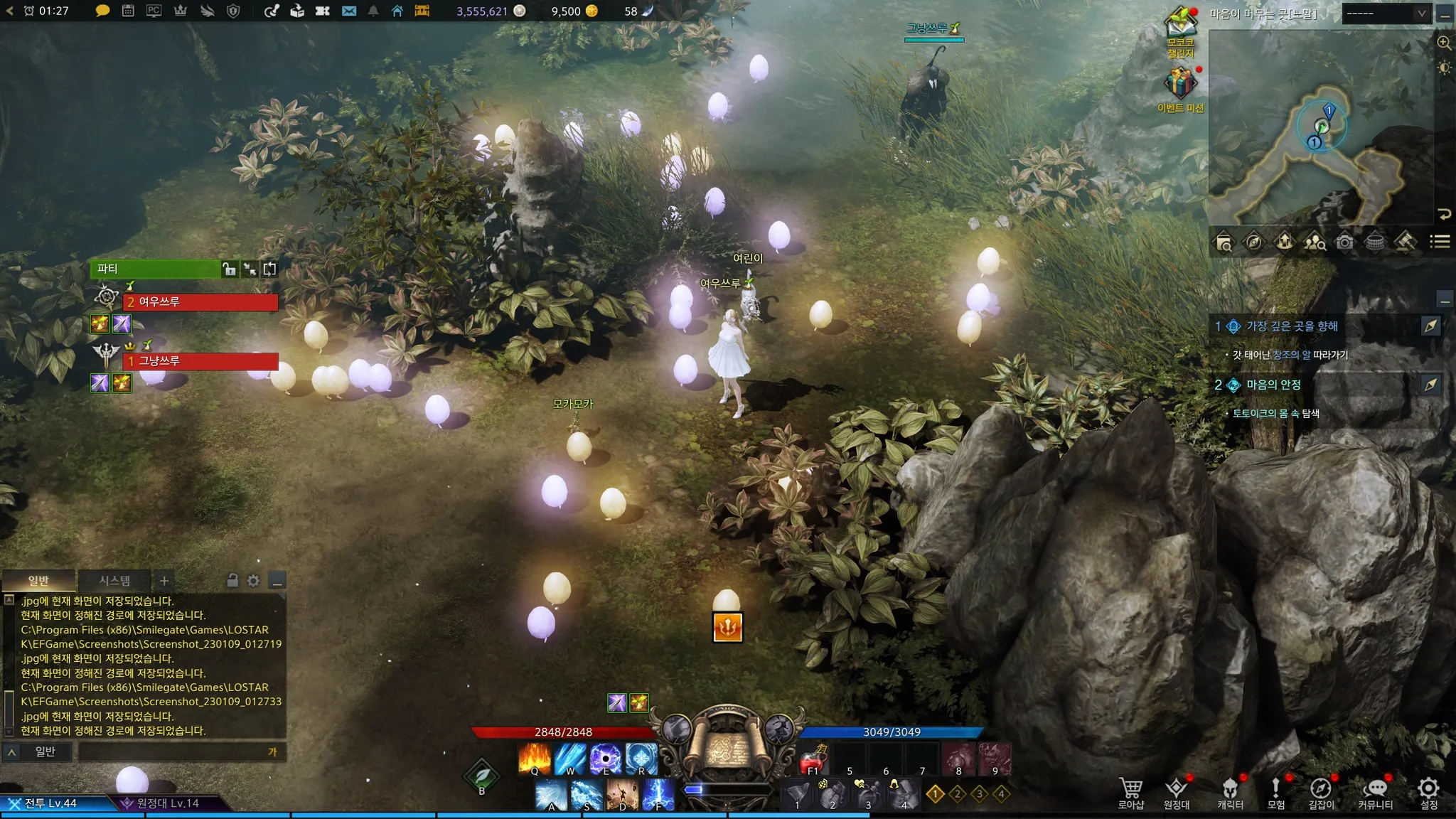Open the 이벤트 미션 gift icon
Screen dimensions: 1456x819
1180,84
